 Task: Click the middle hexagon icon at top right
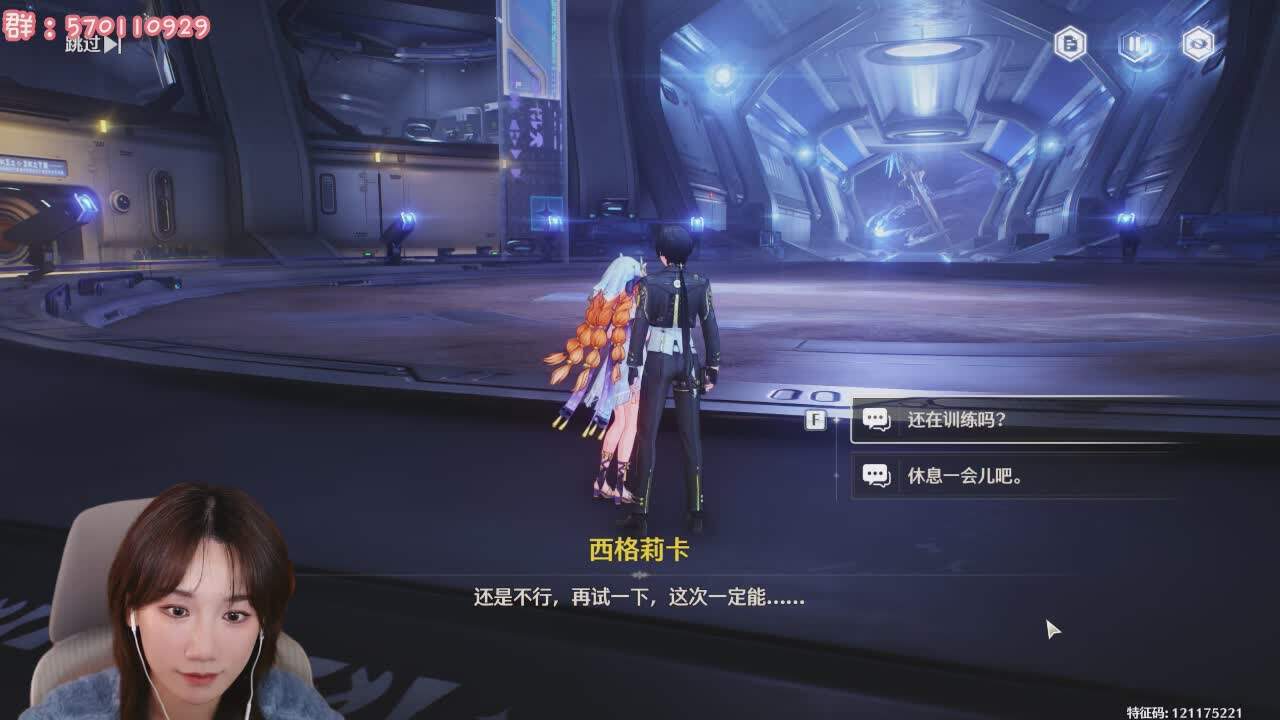pyautogui.click(x=1133, y=45)
